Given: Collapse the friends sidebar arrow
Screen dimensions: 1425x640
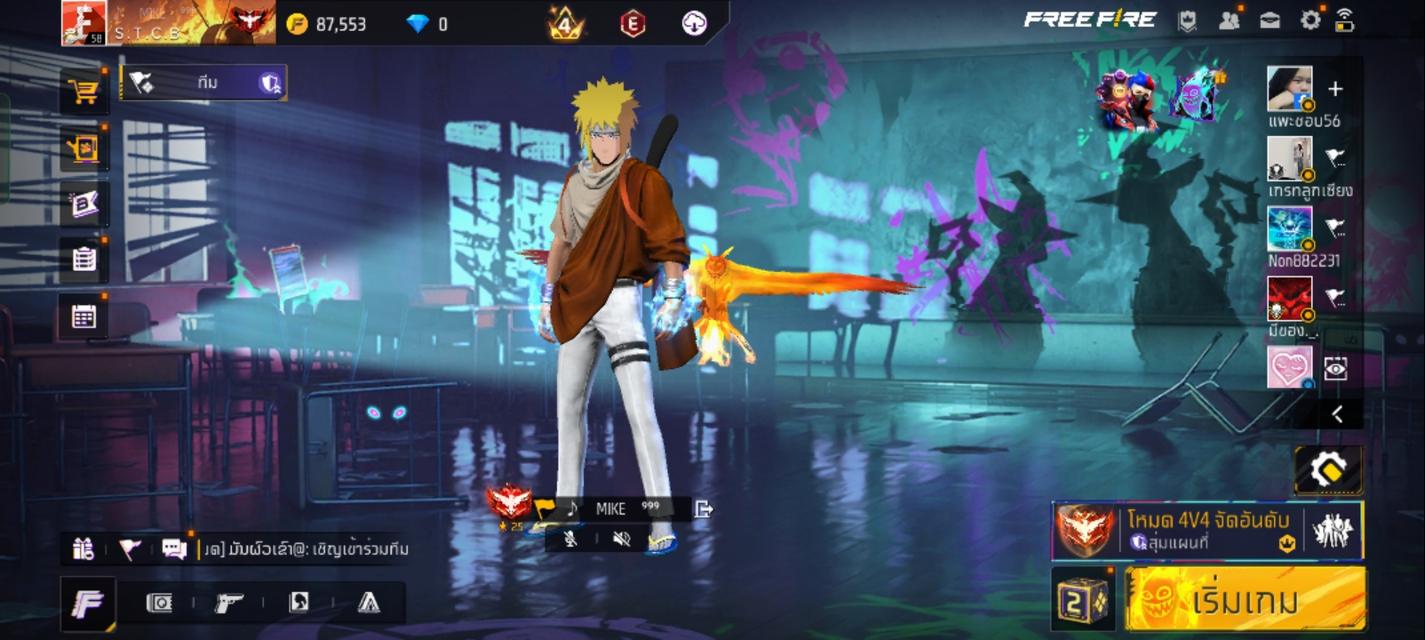Looking at the screenshot, I should [x=1337, y=415].
